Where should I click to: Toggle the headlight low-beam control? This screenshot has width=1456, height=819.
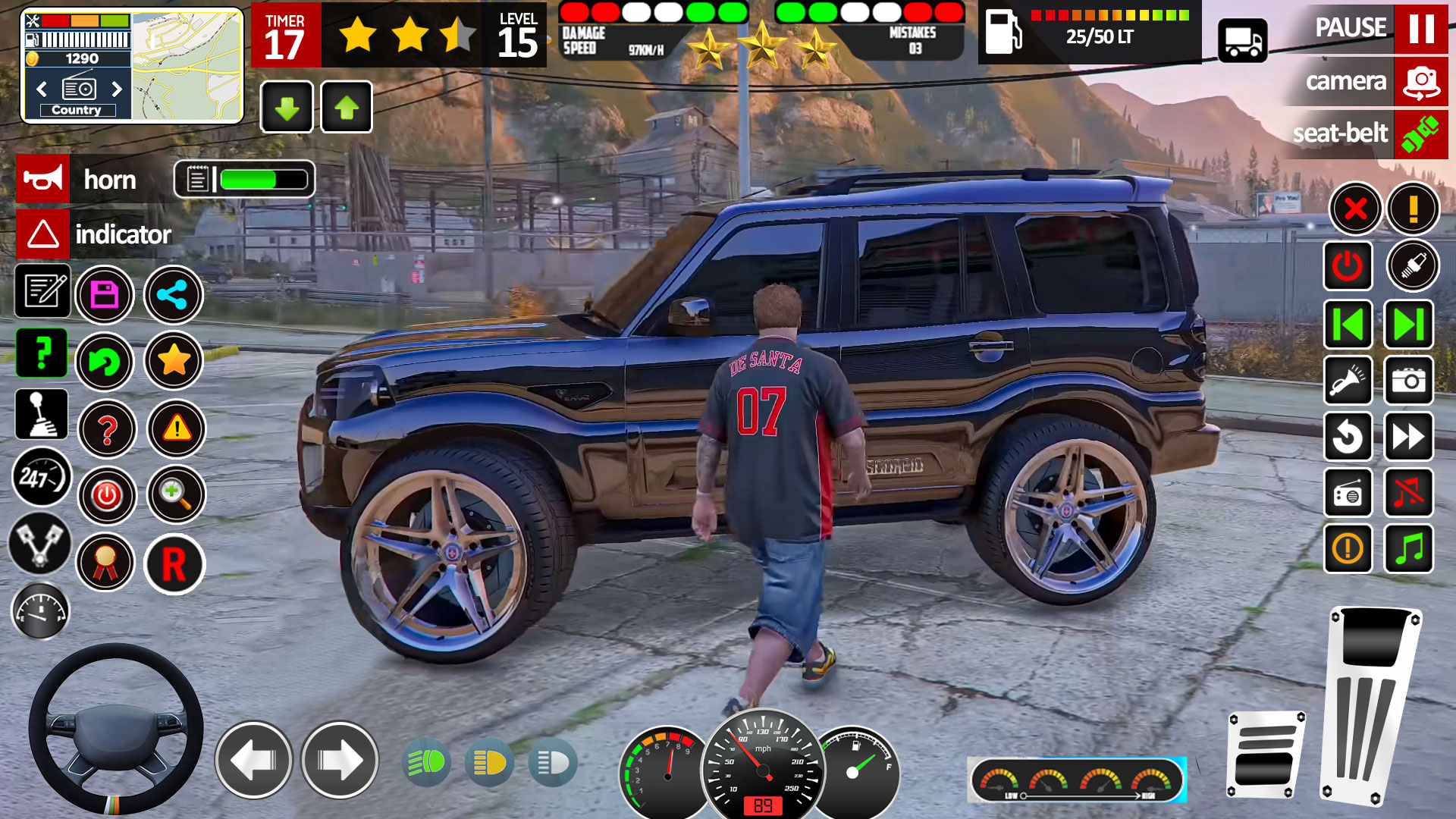(426, 762)
